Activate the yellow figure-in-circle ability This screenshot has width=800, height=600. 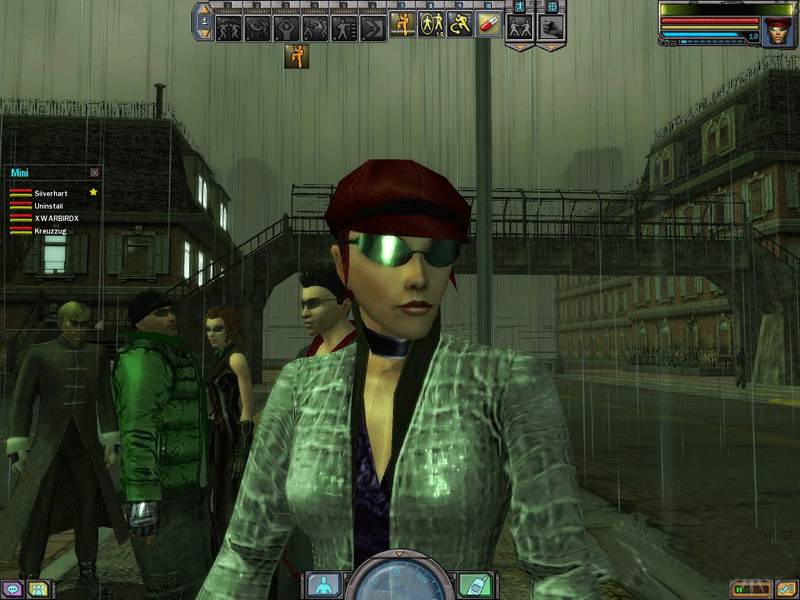(x=432, y=24)
